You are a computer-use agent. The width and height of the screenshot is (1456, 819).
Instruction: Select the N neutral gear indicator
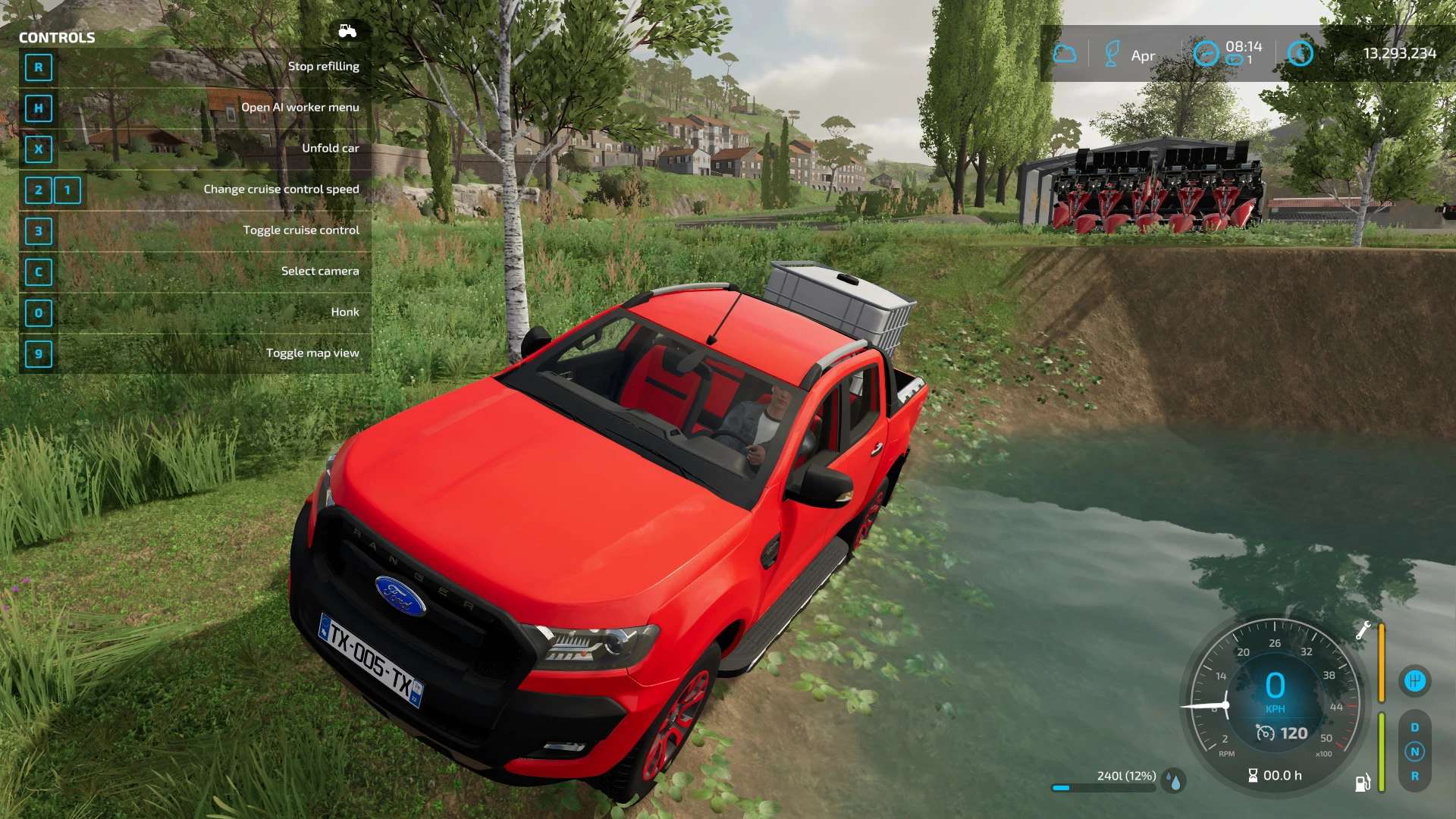1414,752
